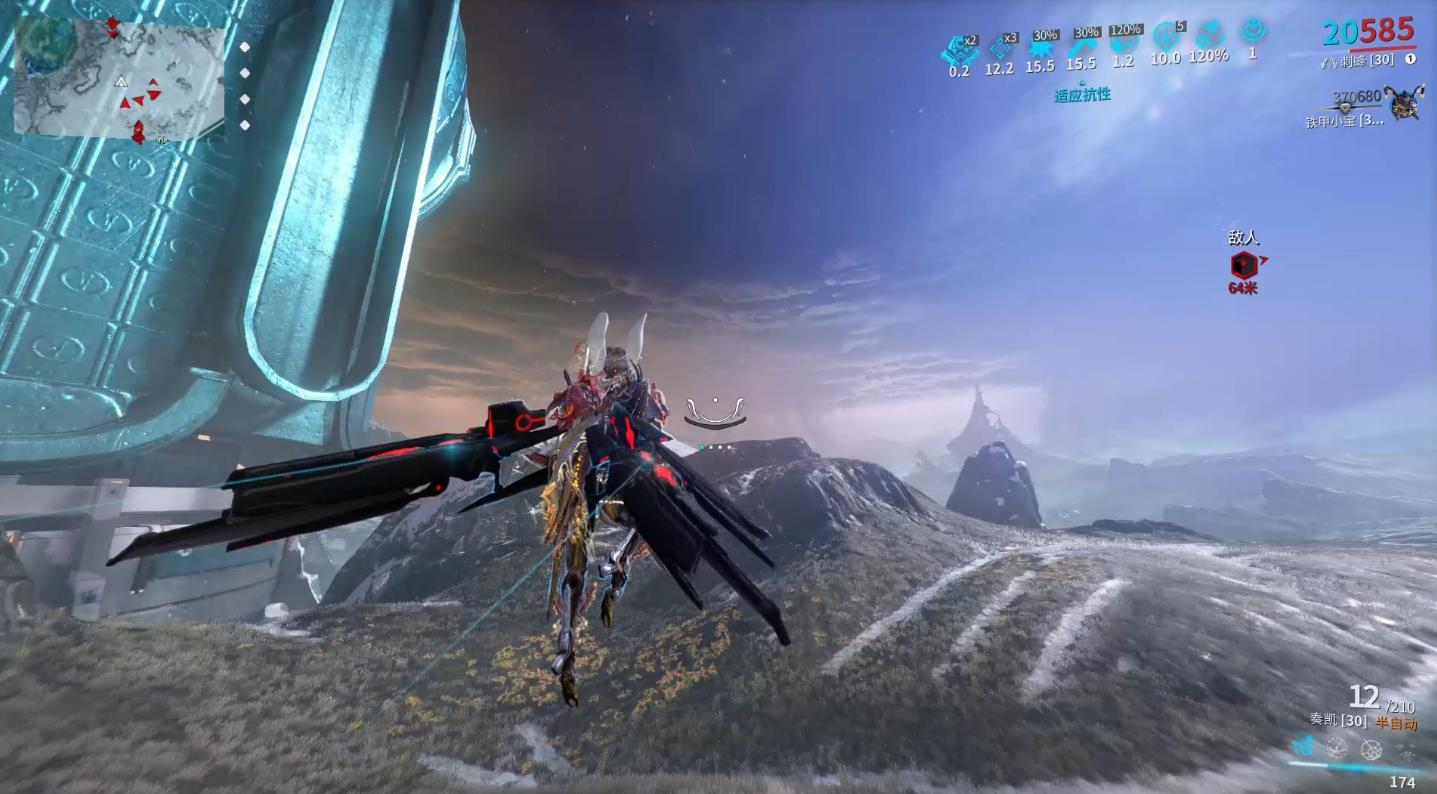1437x794 pixels.
Task: Activate the fourth scattered-butterflies ability icon
Action: (1406, 750)
